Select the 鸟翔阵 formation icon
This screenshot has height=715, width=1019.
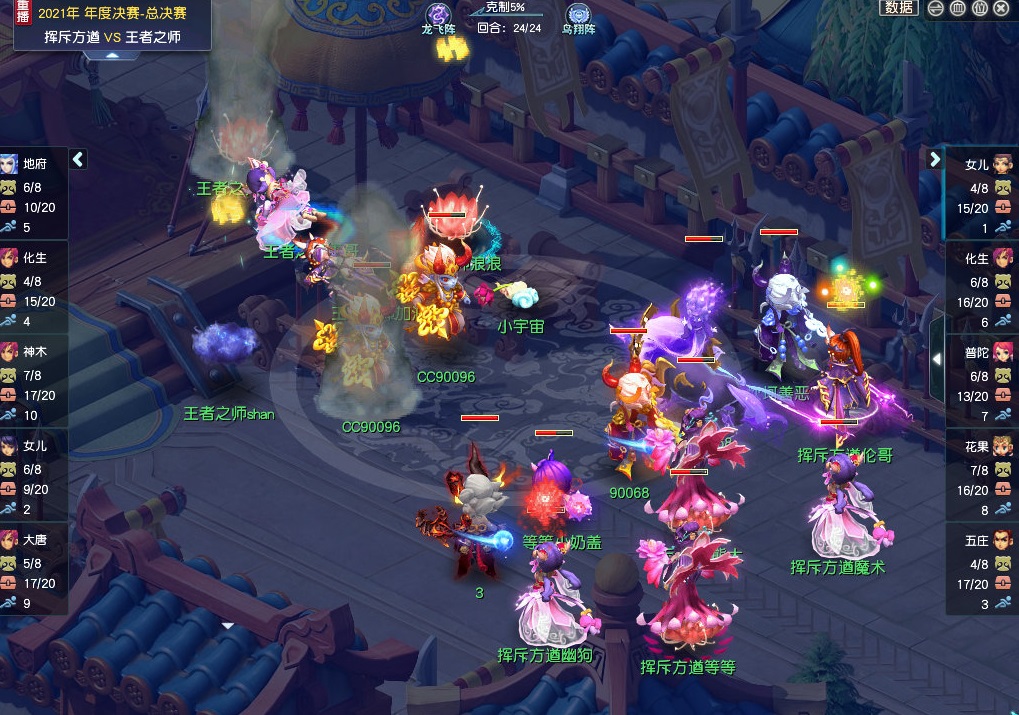[x=578, y=16]
